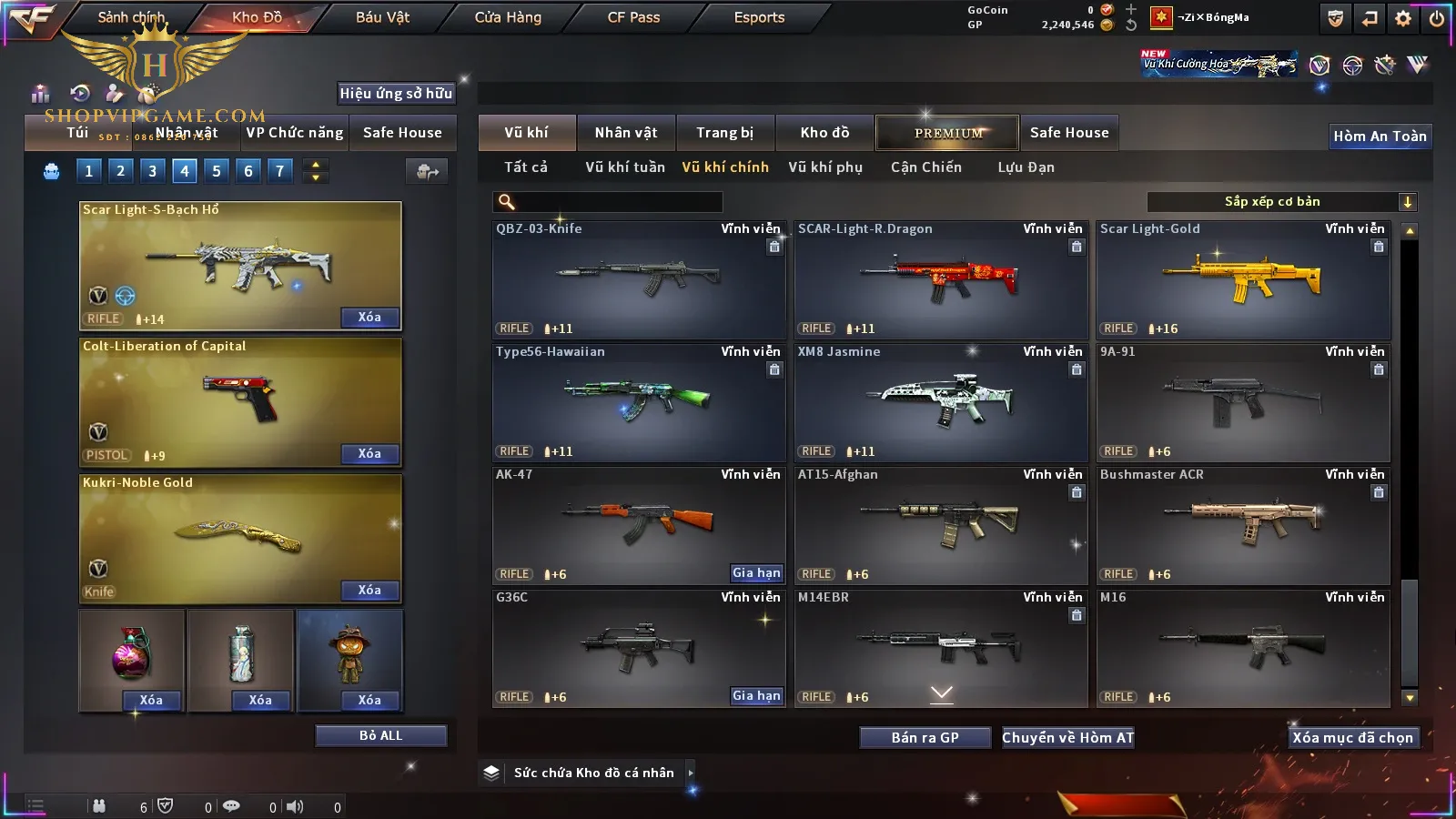Move item with Chuyển về Hòm AT

1067,738
